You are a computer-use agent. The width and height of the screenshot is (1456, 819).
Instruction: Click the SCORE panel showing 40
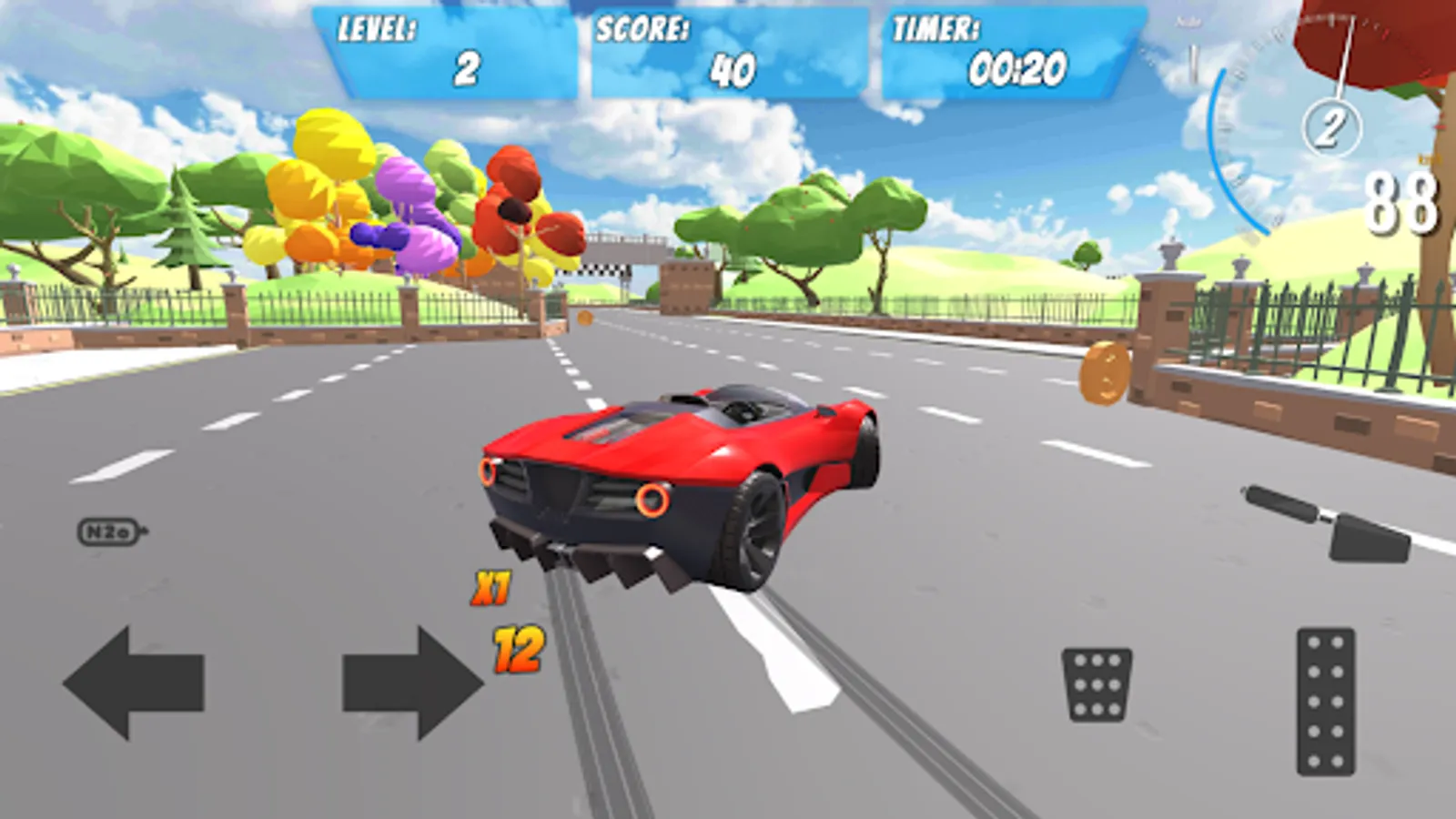[x=728, y=50]
